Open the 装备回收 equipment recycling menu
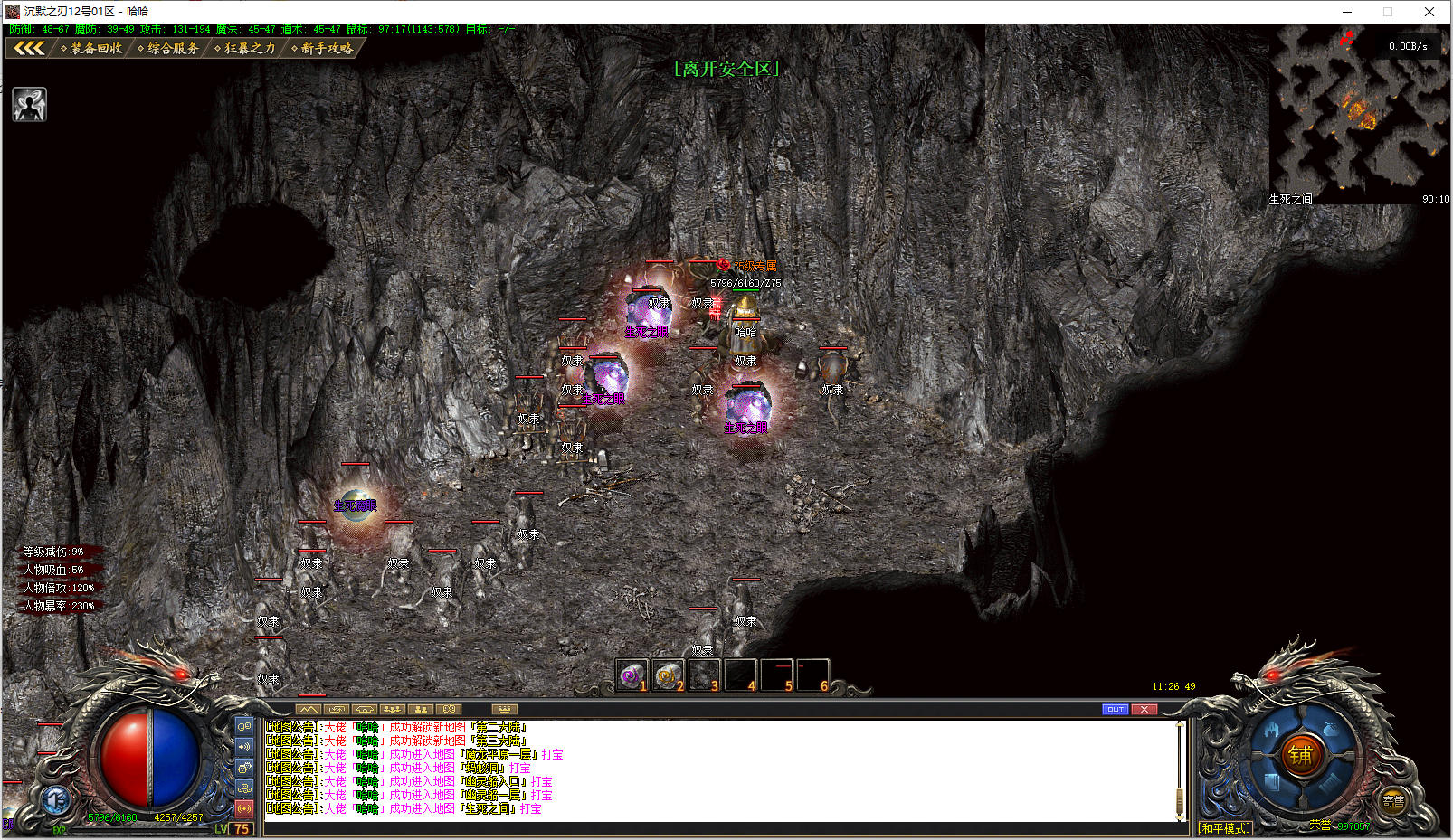1453x840 pixels. [x=91, y=48]
